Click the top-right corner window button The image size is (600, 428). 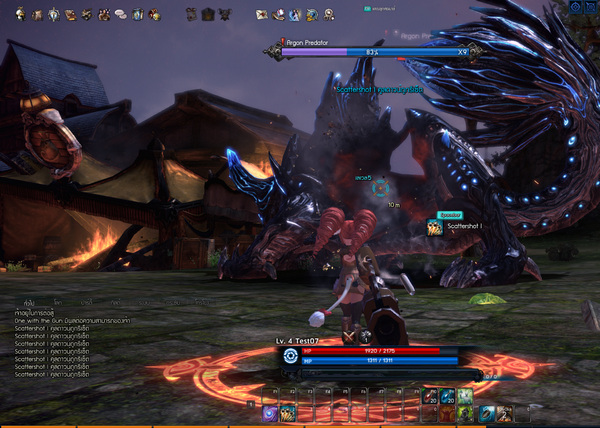pos(590,8)
